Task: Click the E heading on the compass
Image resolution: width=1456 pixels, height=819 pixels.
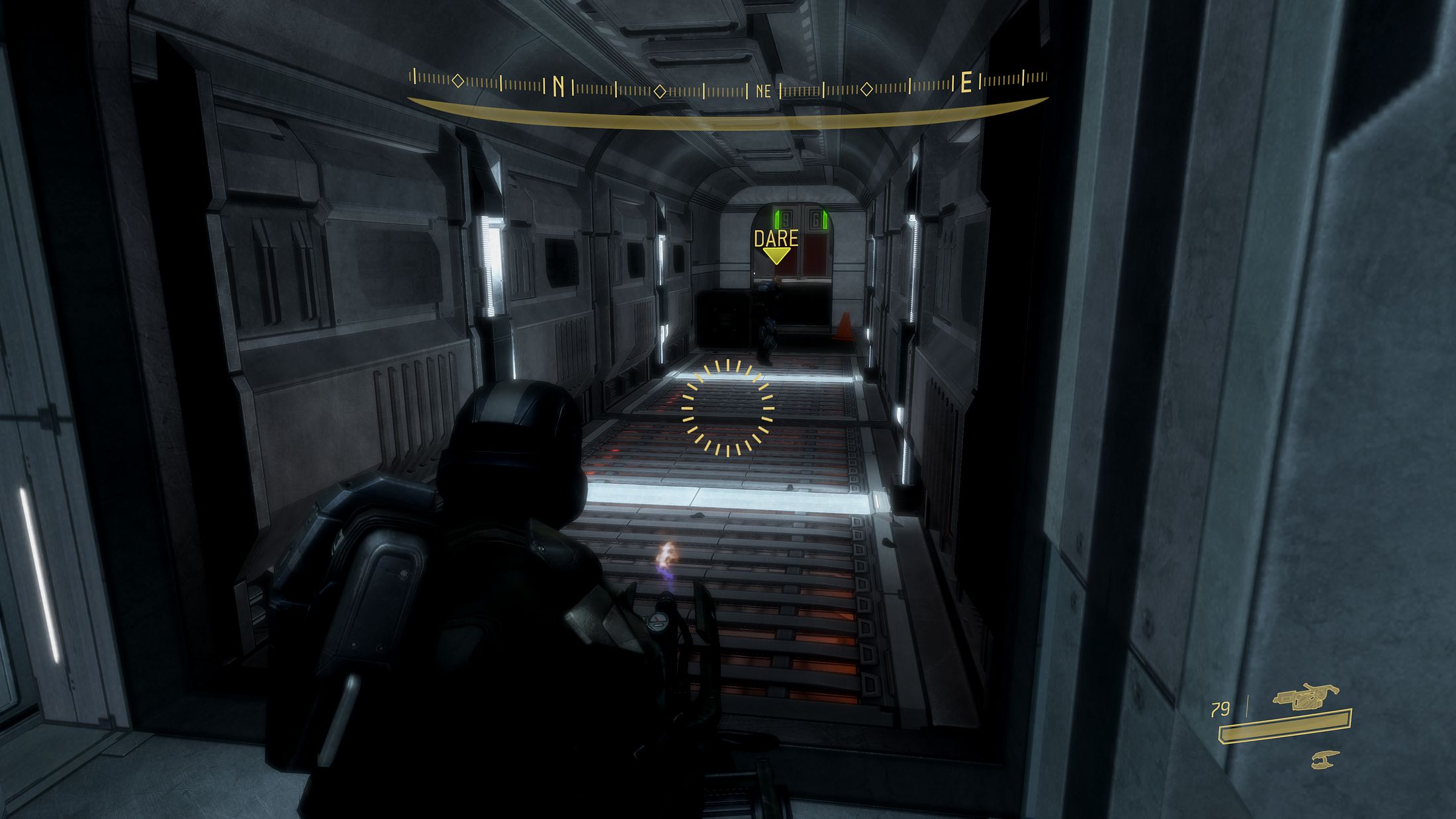Action: tap(966, 84)
